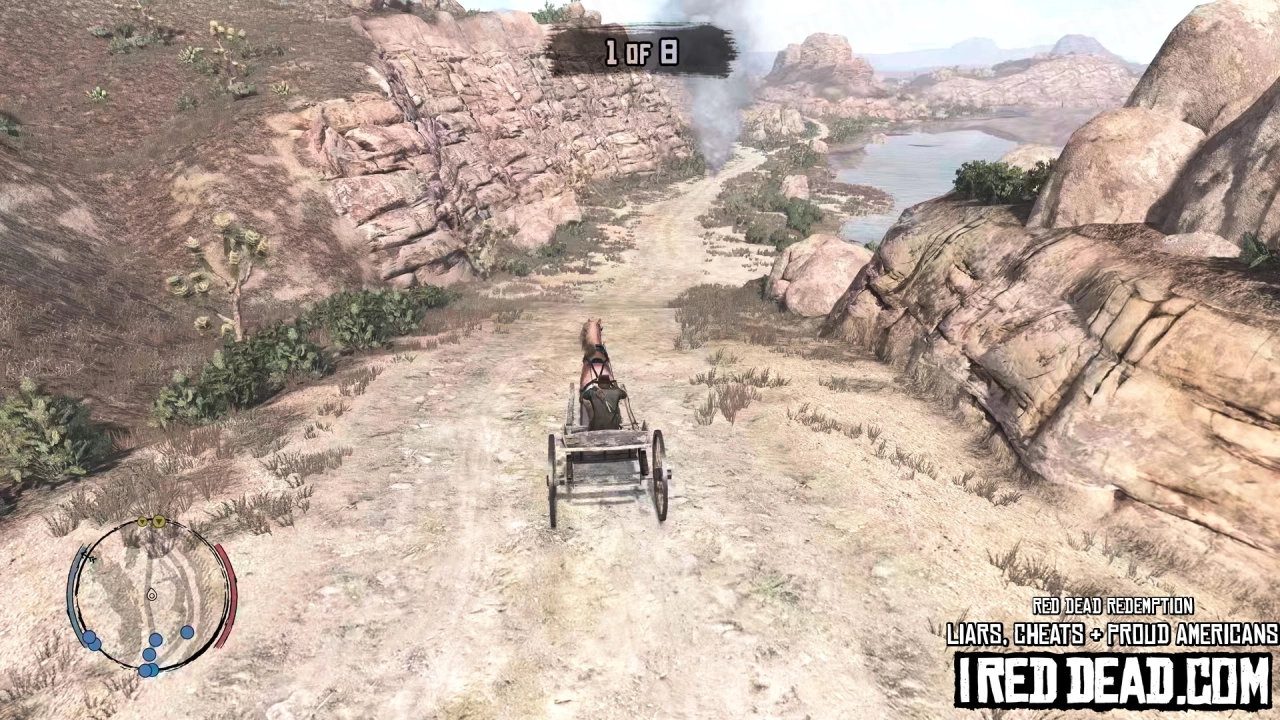Click the white waypoint teardrop icon on minimap
1280x720 pixels.
pos(152,595)
